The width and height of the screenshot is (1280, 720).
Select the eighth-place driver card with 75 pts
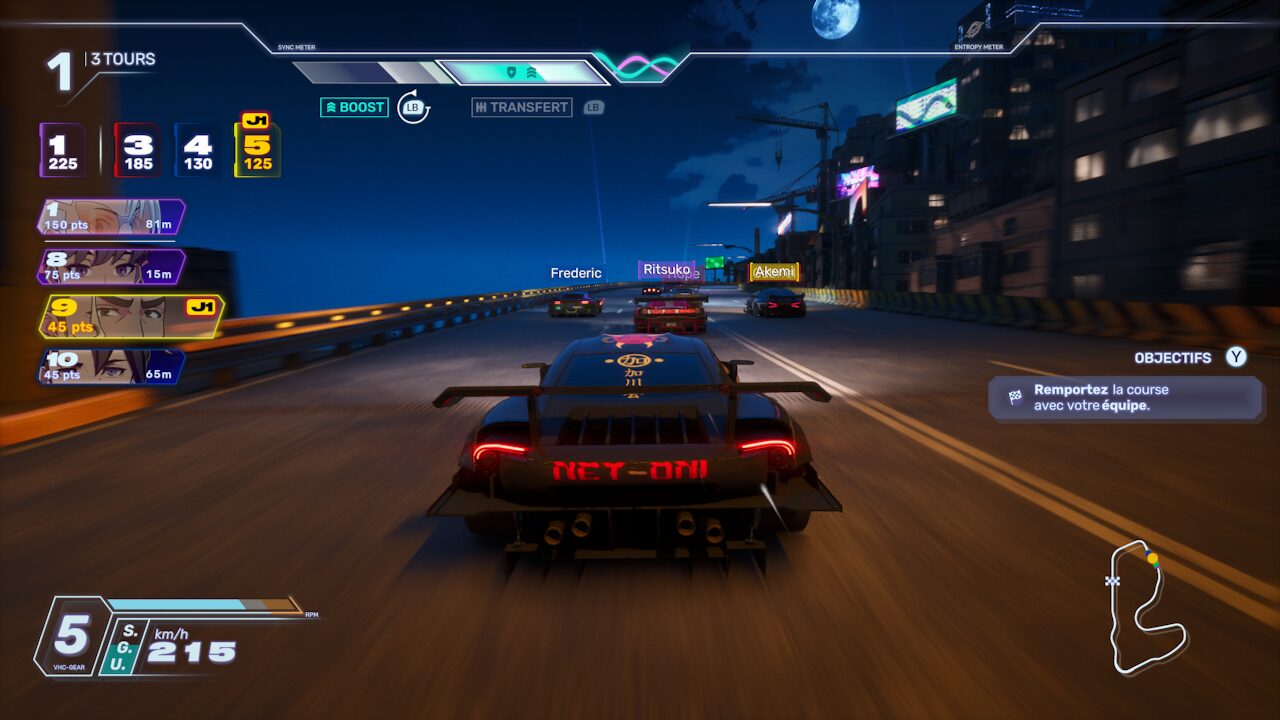(x=111, y=267)
